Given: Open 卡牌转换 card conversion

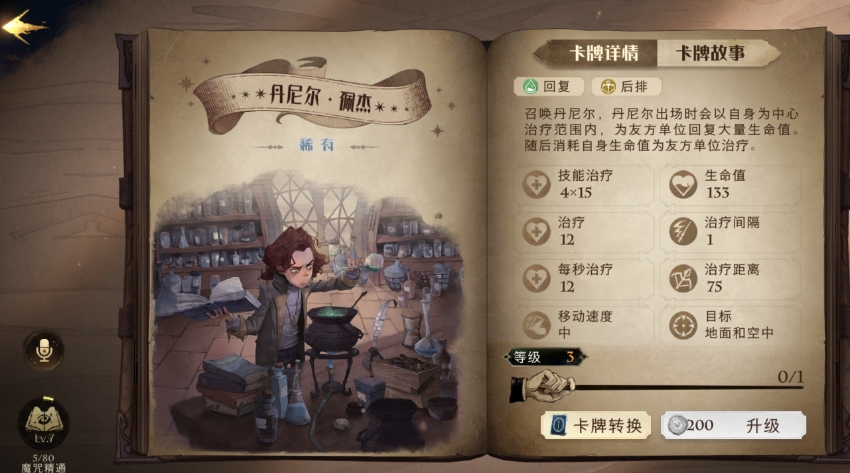Looking at the screenshot, I should click(x=596, y=425).
